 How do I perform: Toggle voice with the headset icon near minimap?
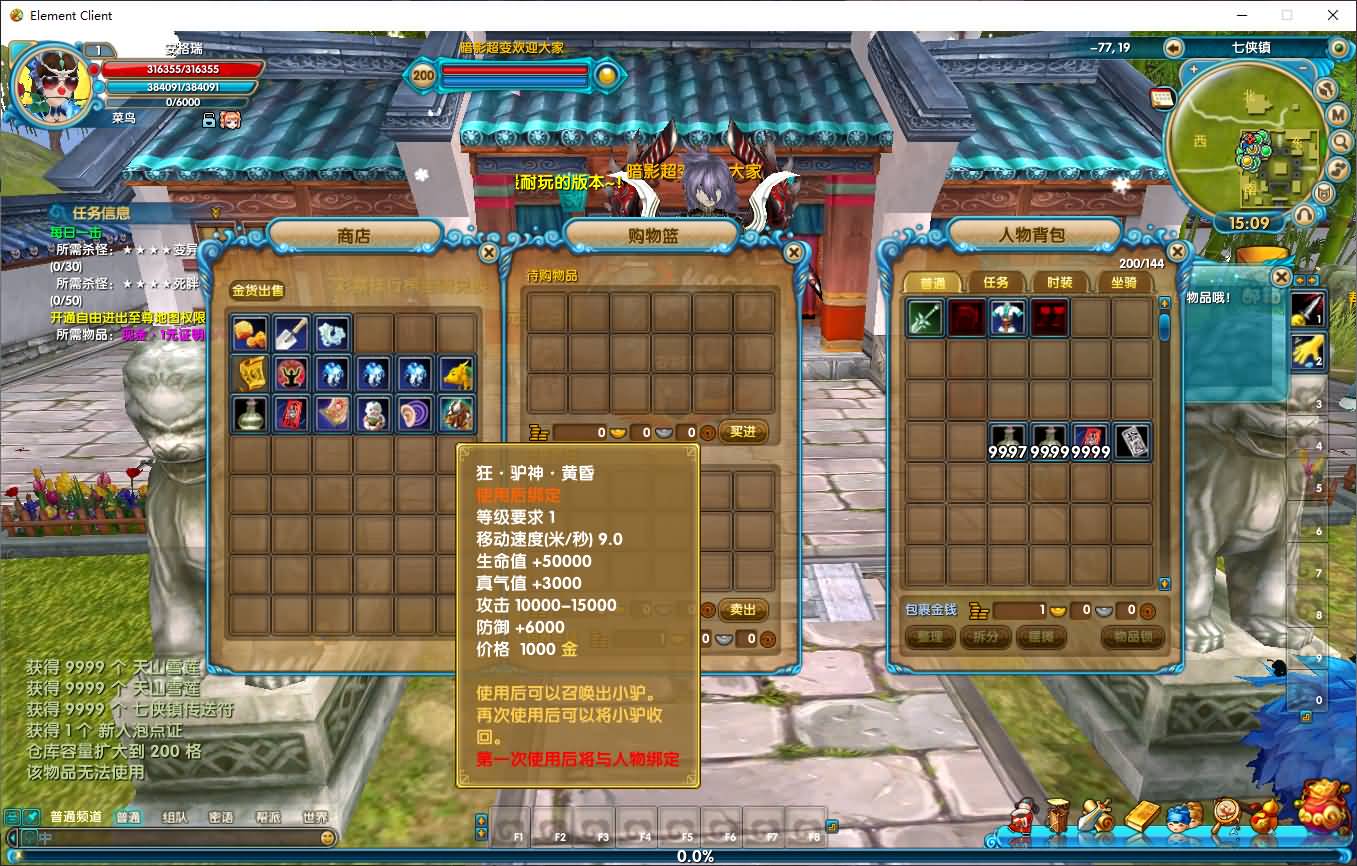click(1304, 214)
